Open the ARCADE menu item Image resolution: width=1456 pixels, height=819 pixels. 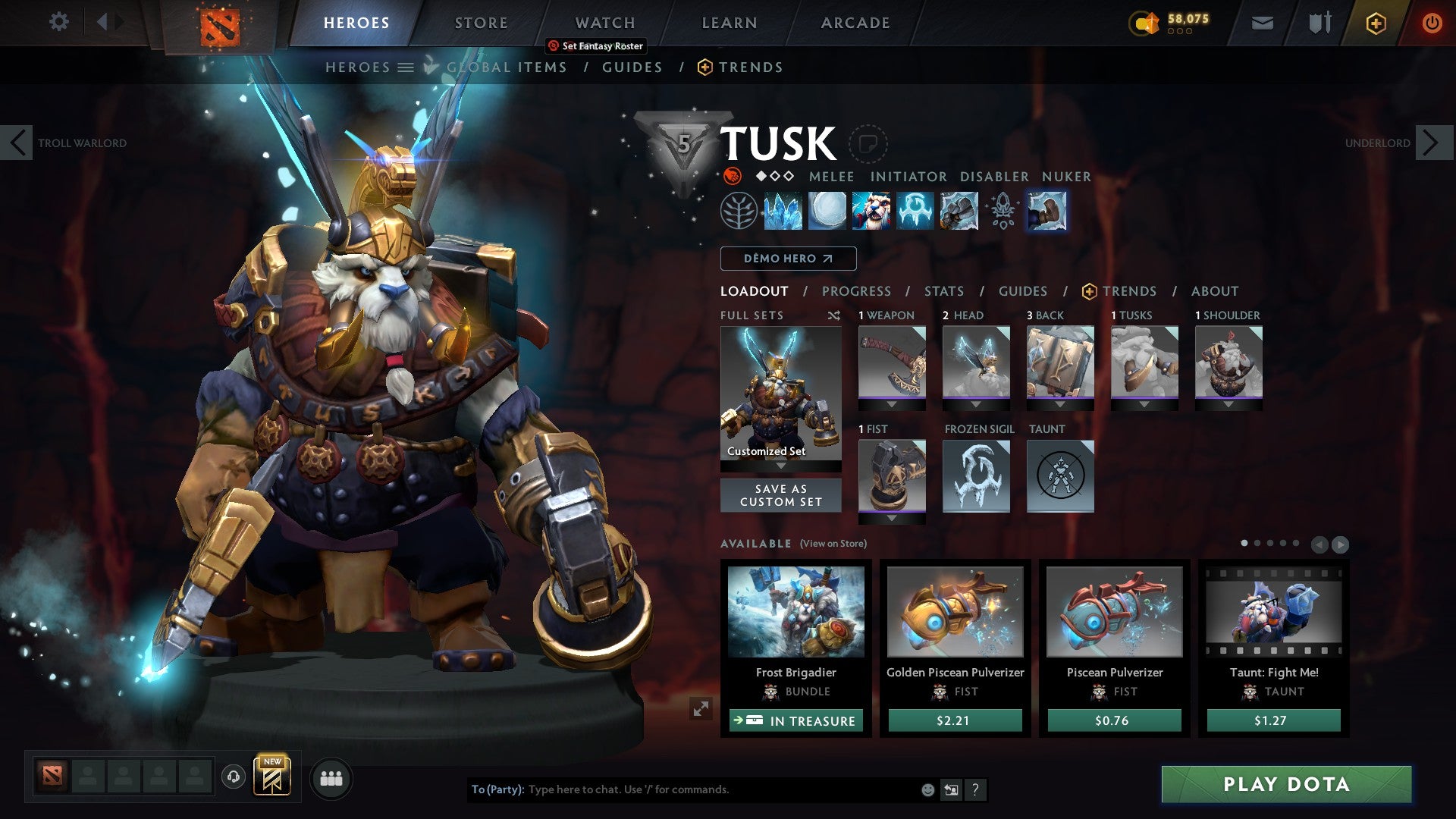(x=855, y=22)
